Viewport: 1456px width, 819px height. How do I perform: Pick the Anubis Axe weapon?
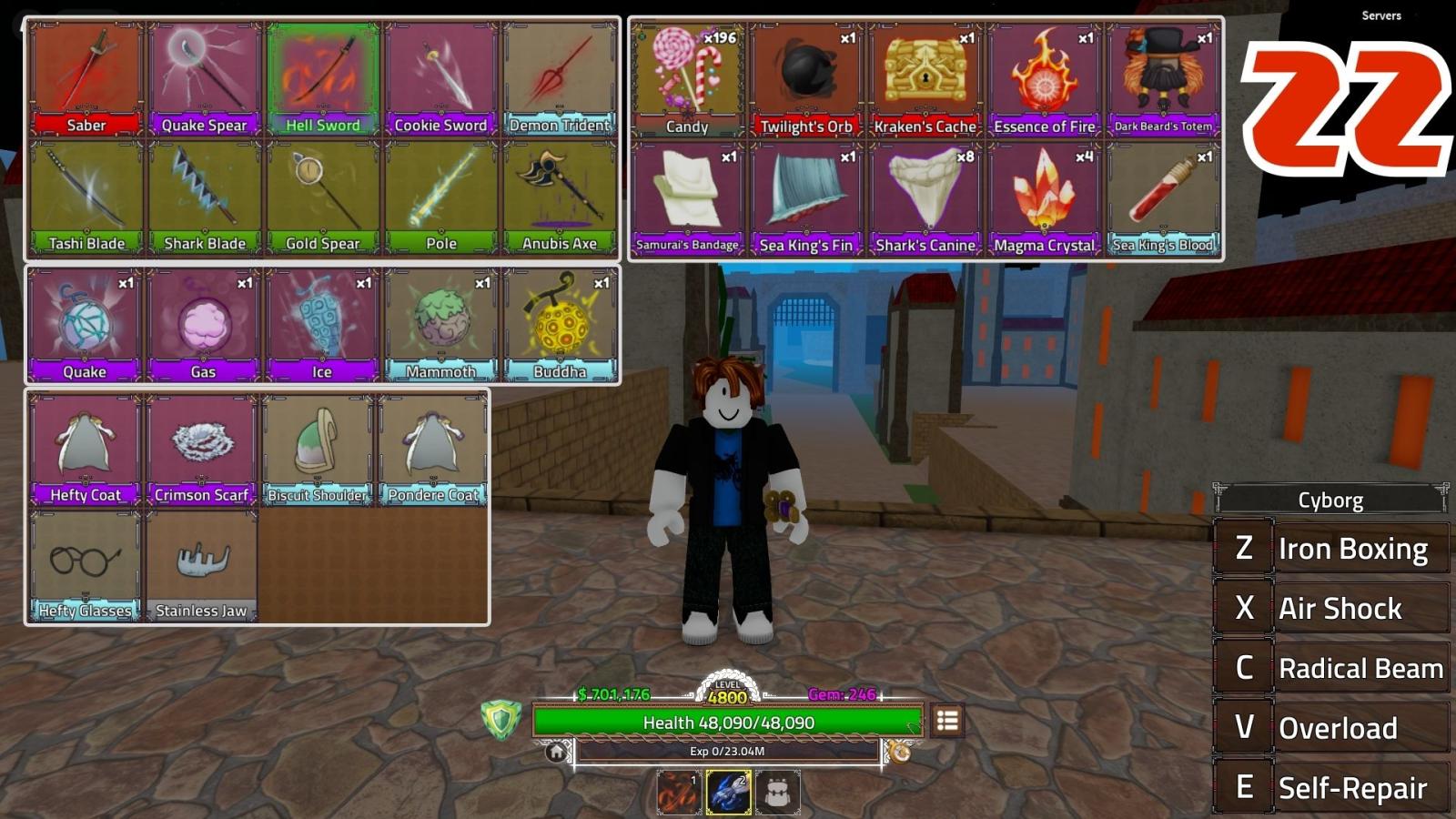pos(560,197)
